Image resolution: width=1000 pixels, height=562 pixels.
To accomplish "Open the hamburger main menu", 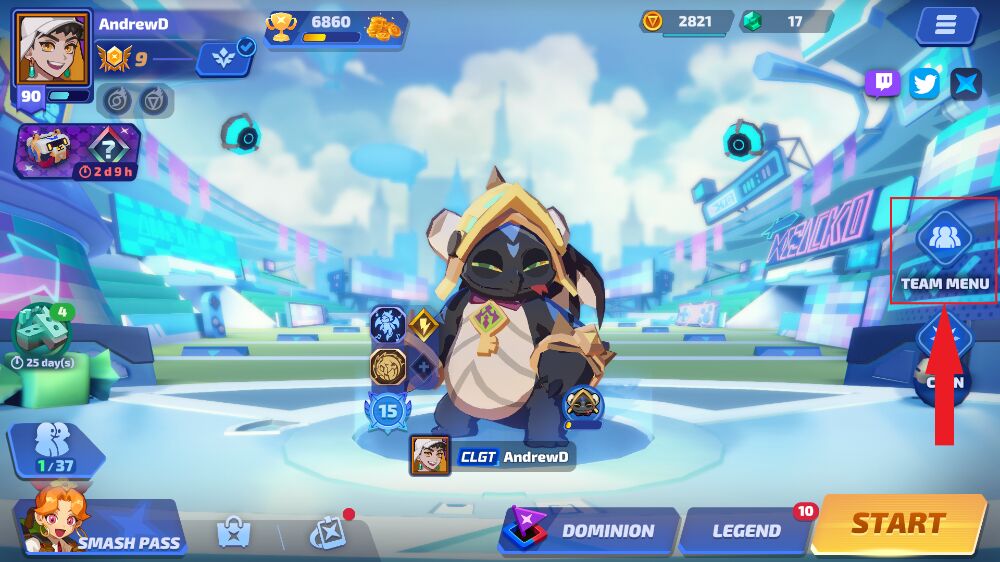I will tap(945, 26).
